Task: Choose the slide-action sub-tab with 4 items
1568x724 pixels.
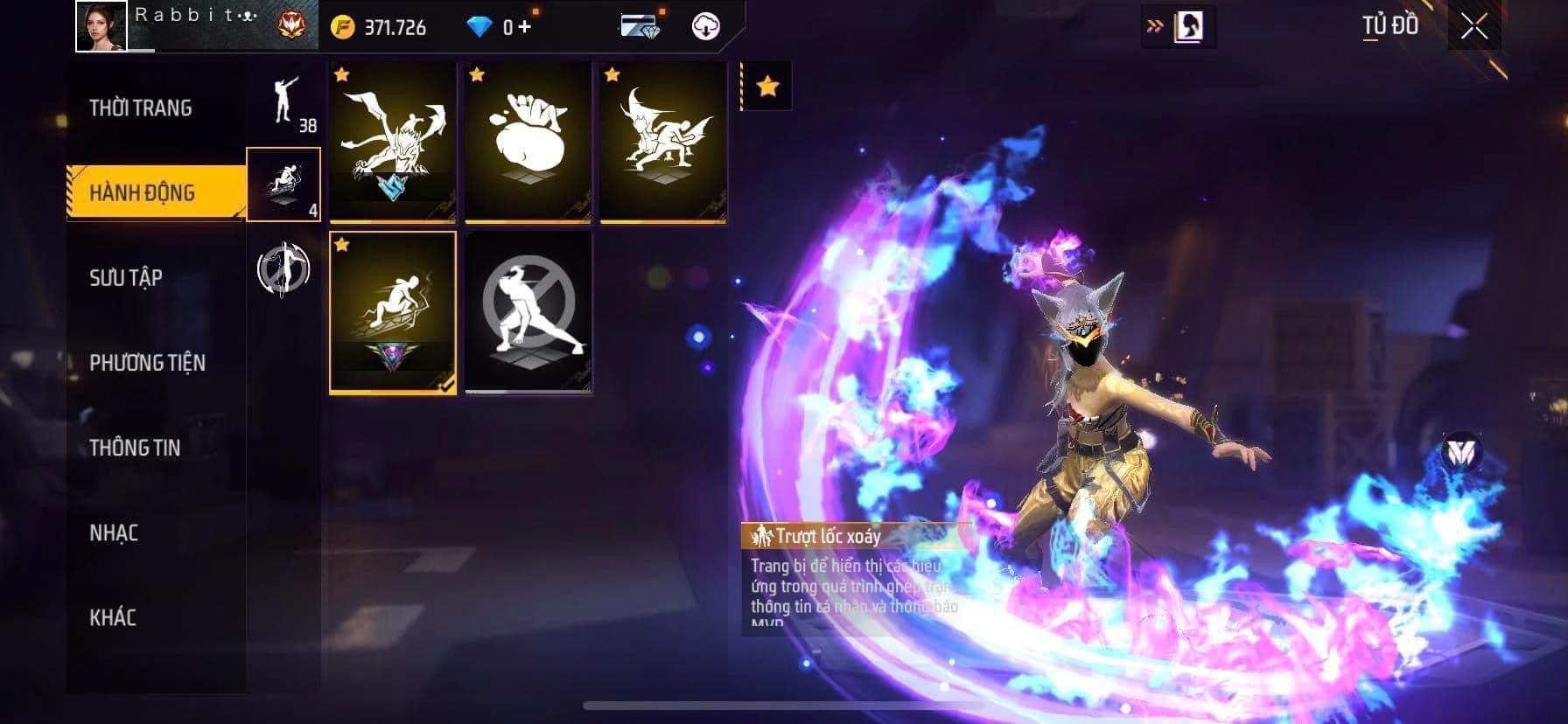Action: coord(283,184)
